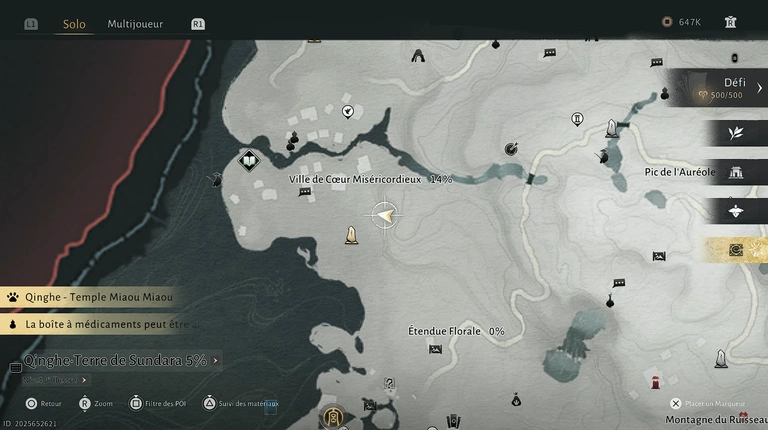Select the temple building side tab
The width and height of the screenshot is (768, 430).
tap(736, 172)
